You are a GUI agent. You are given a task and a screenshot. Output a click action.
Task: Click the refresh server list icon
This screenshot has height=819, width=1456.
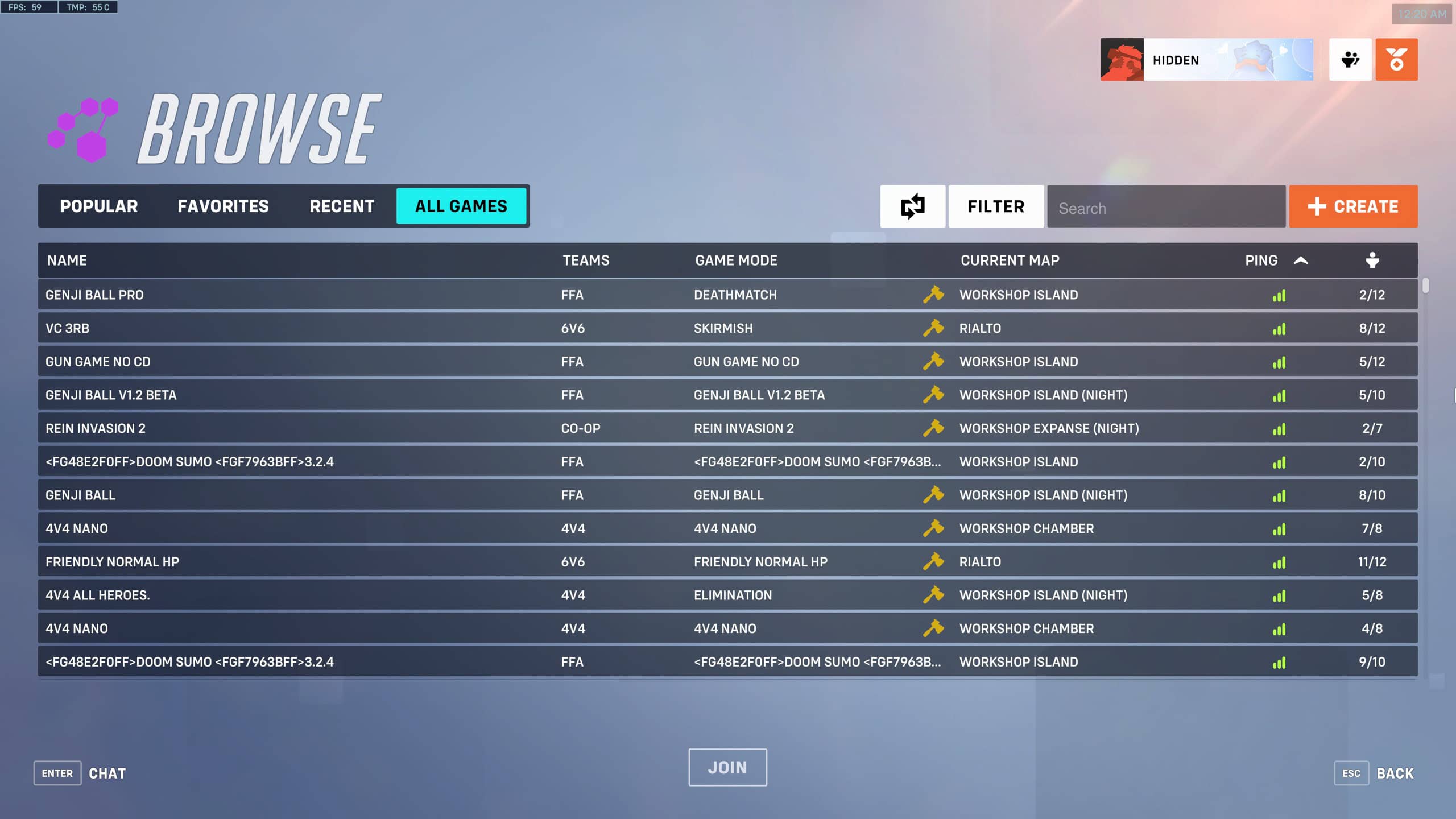(x=913, y=206)
